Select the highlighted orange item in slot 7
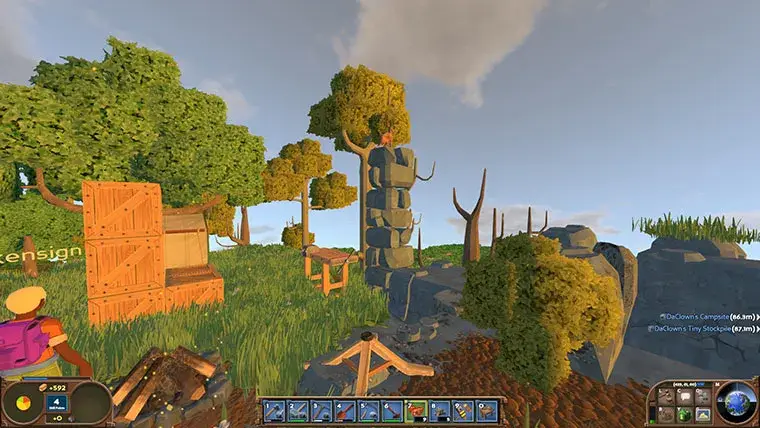This screenshot has width=760, height=428. pyautogui.click(x=416, y=410)
